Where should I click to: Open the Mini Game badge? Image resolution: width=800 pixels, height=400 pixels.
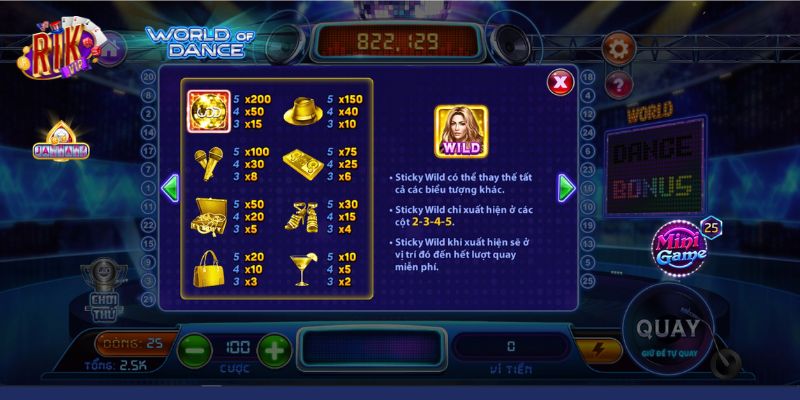682,247
